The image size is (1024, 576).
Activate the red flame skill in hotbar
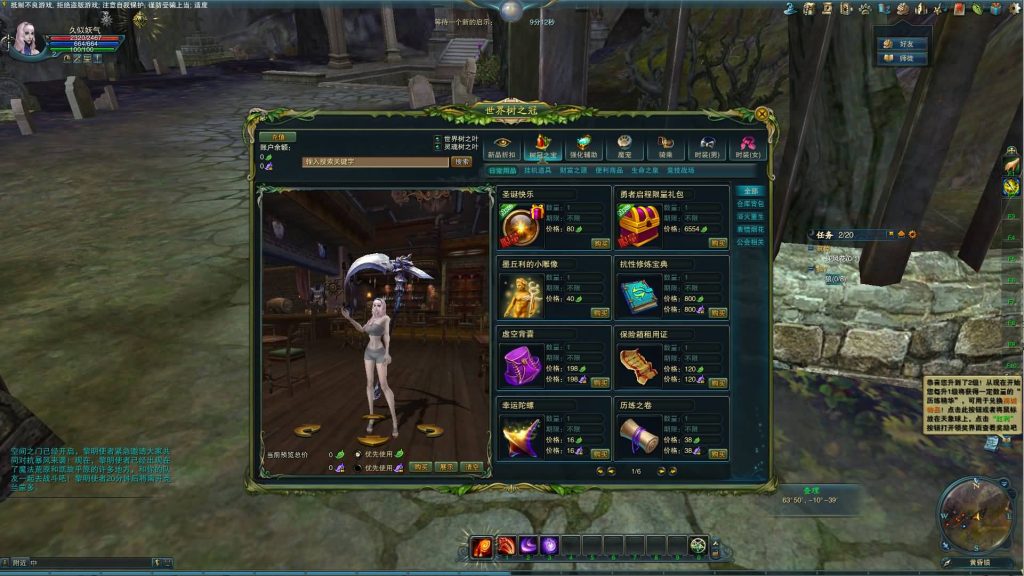(483, 546)
